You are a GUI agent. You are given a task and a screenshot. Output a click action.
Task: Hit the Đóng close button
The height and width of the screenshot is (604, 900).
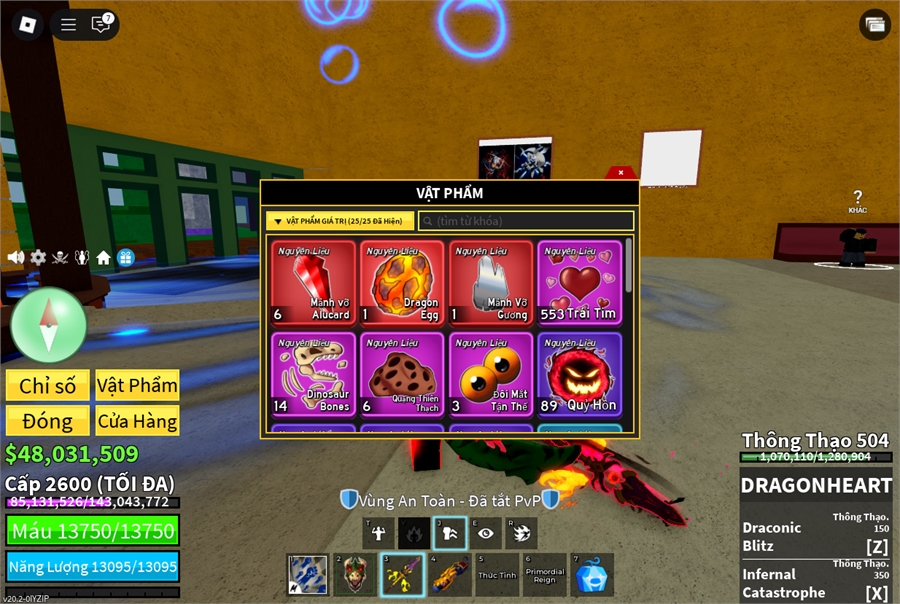pos(48,420)
